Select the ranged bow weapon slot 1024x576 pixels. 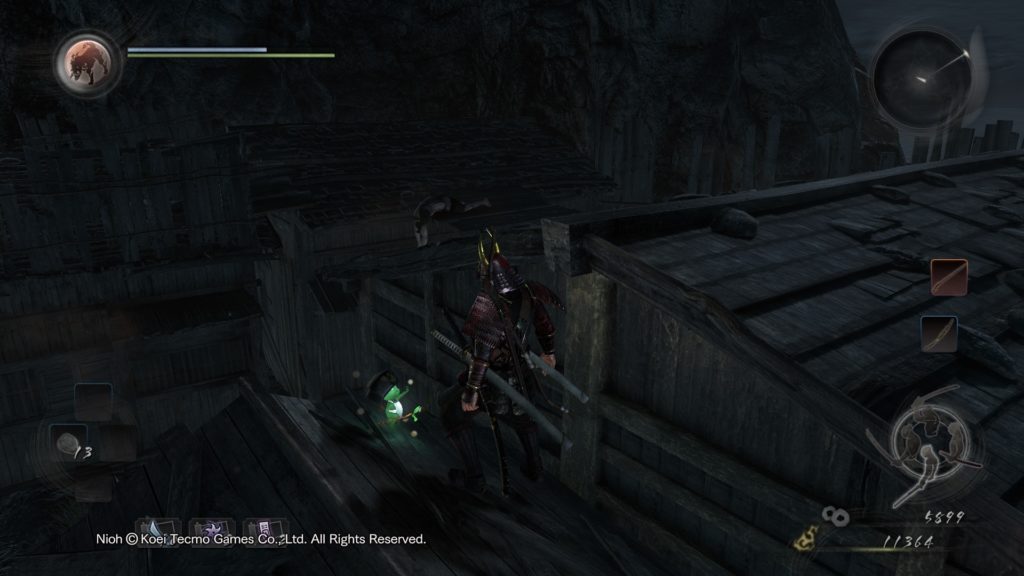(939, 333)
